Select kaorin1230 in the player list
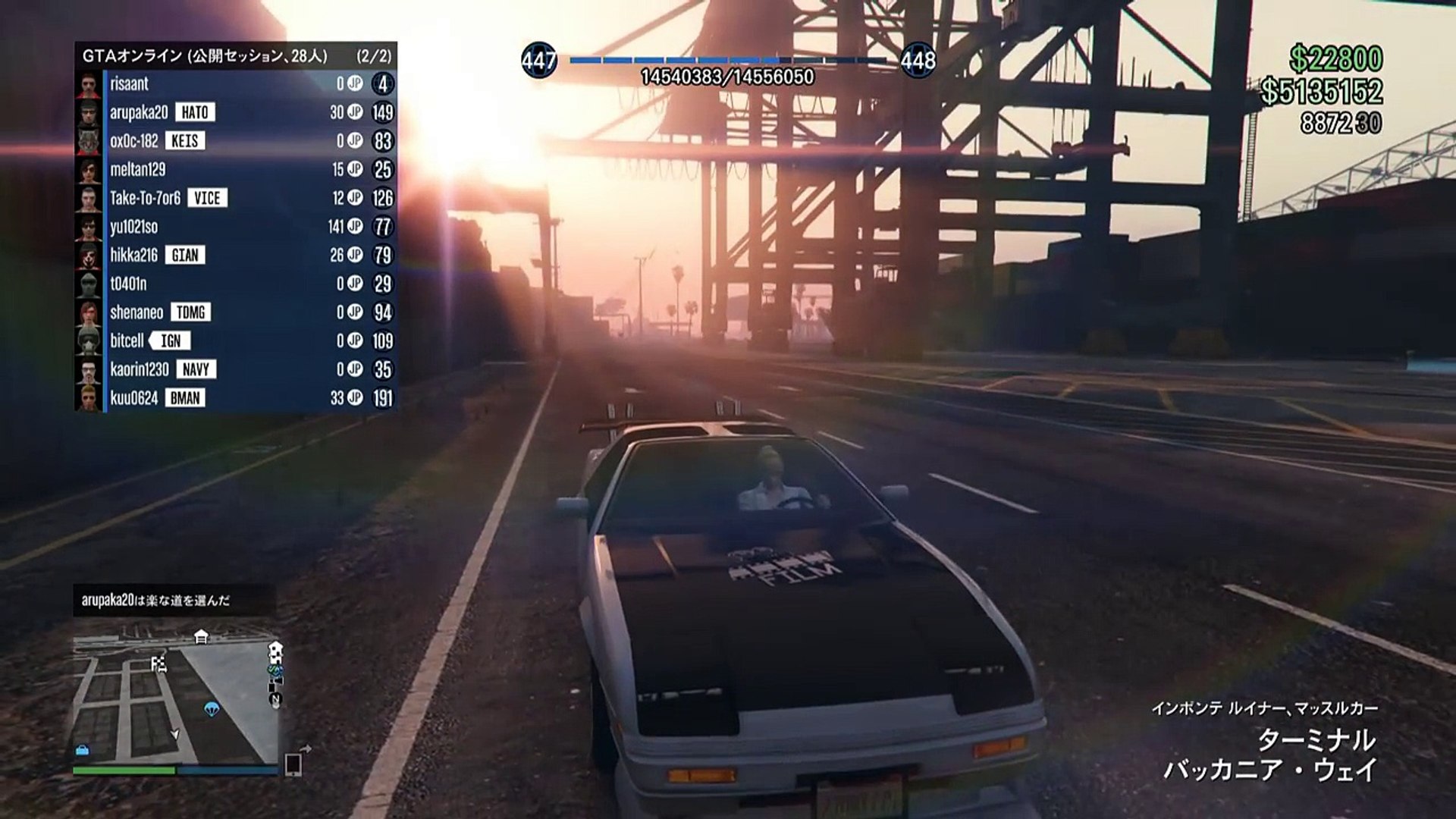 point(235,369)
